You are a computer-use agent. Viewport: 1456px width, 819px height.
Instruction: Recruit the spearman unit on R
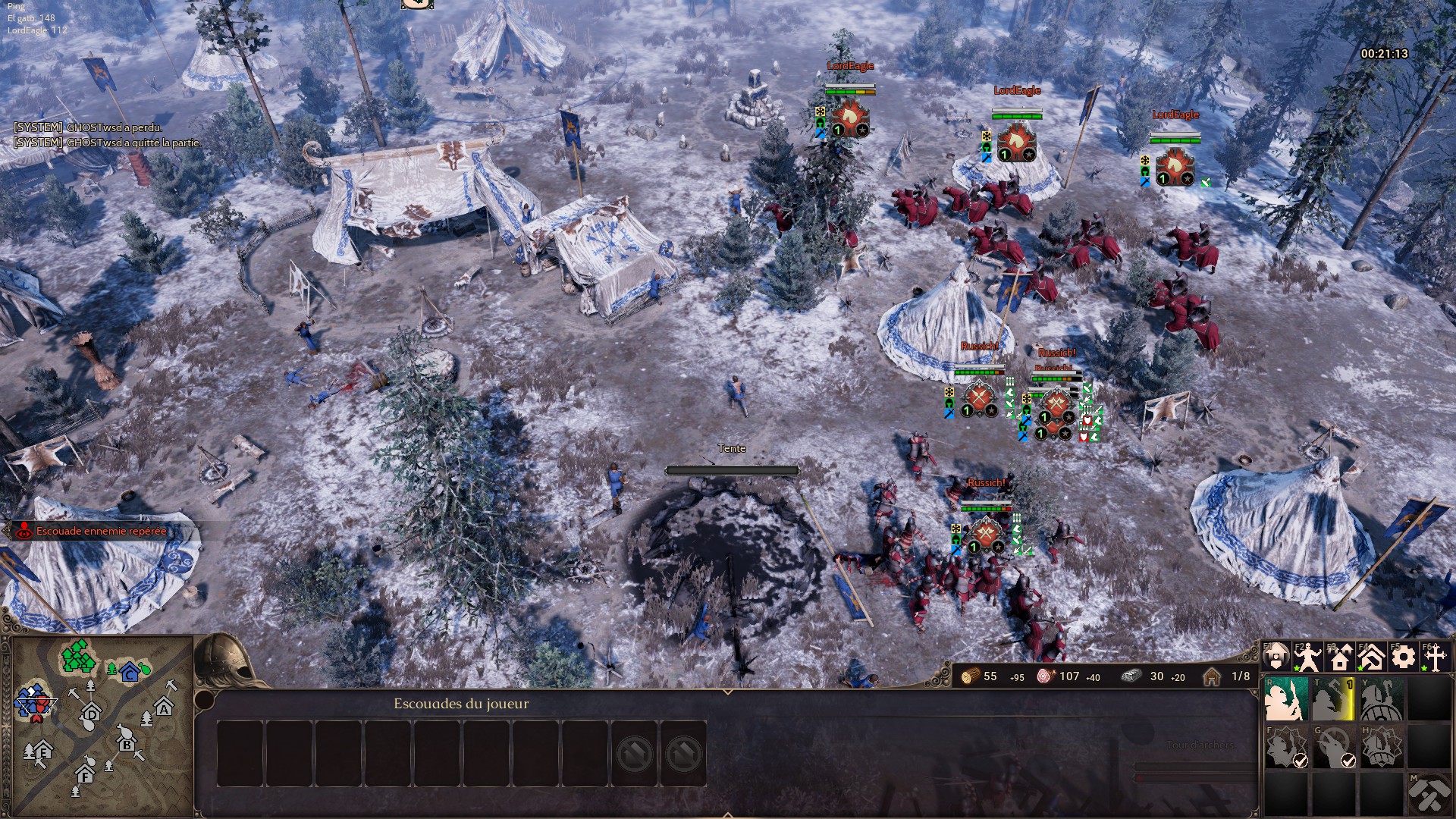click(1285, 699)
